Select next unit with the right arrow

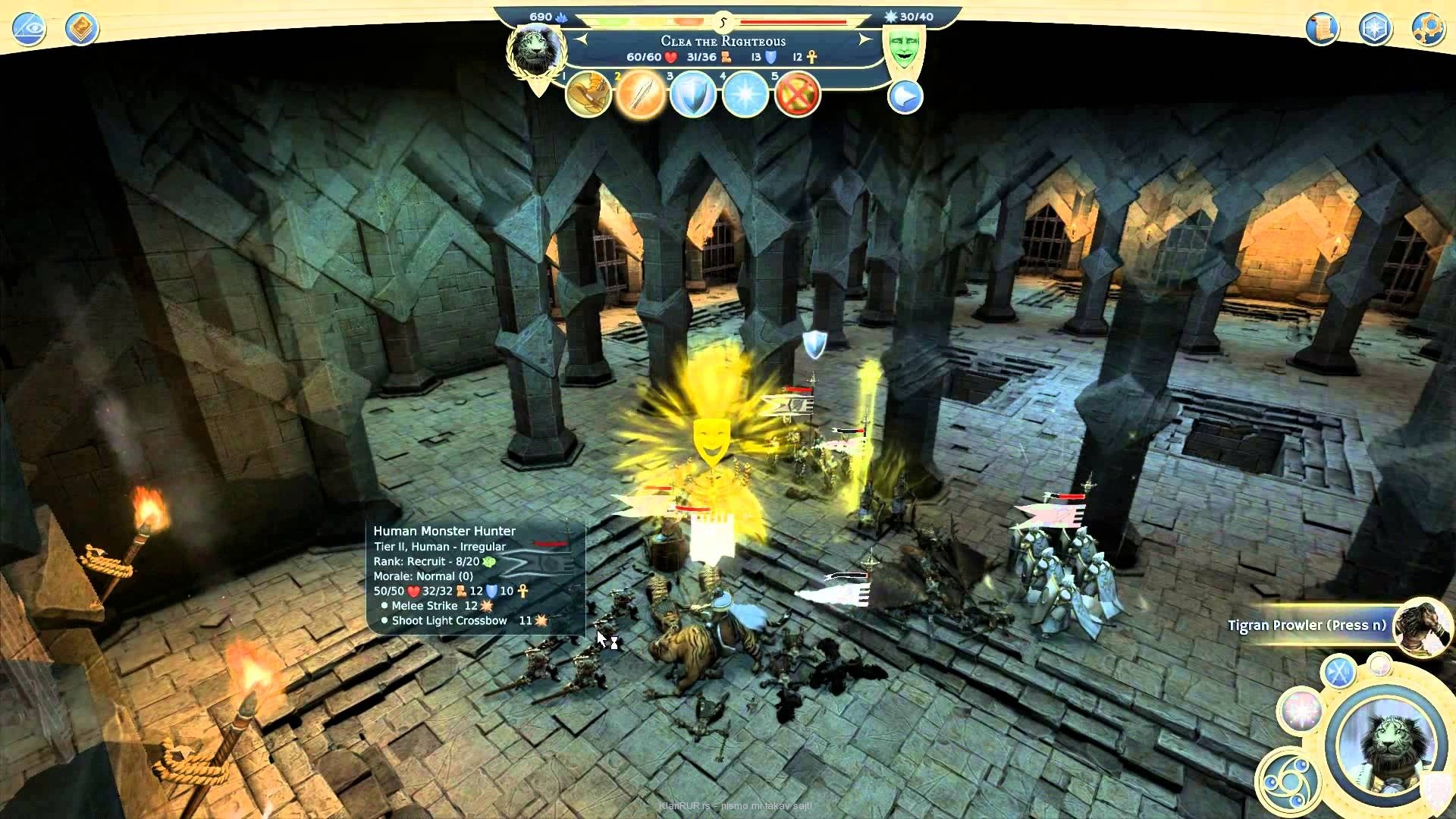click(x=865, y=39)
